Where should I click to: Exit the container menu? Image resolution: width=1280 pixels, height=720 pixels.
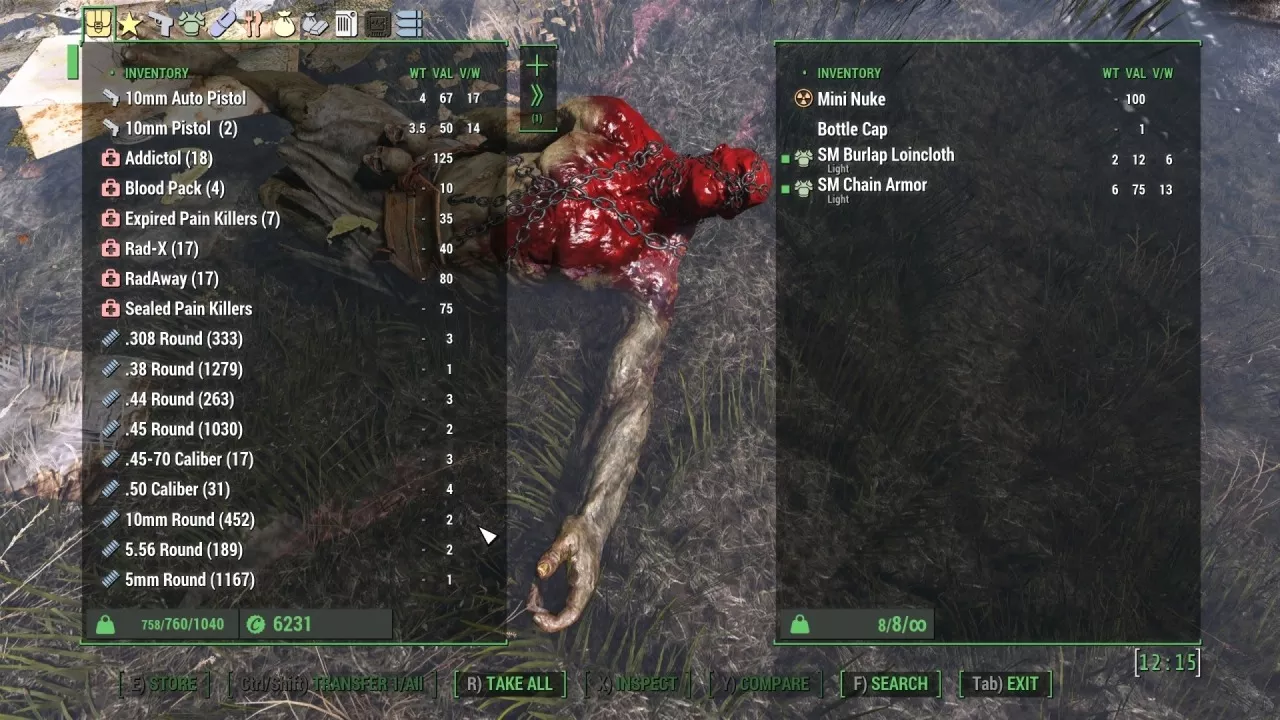coord(1006,684)
